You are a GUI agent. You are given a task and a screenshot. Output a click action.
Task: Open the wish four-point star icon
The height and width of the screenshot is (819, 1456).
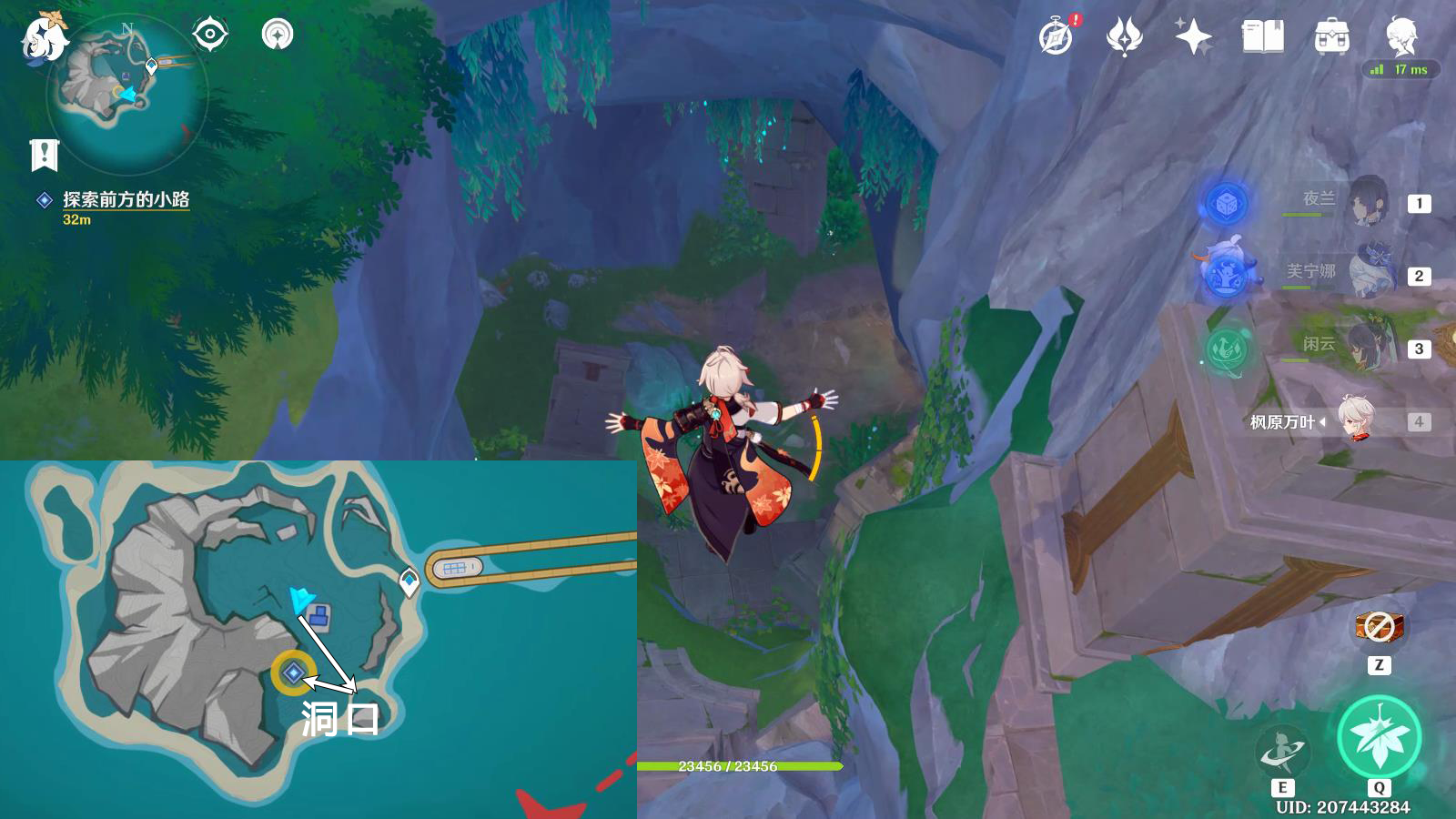click(x=1193, y=36)
